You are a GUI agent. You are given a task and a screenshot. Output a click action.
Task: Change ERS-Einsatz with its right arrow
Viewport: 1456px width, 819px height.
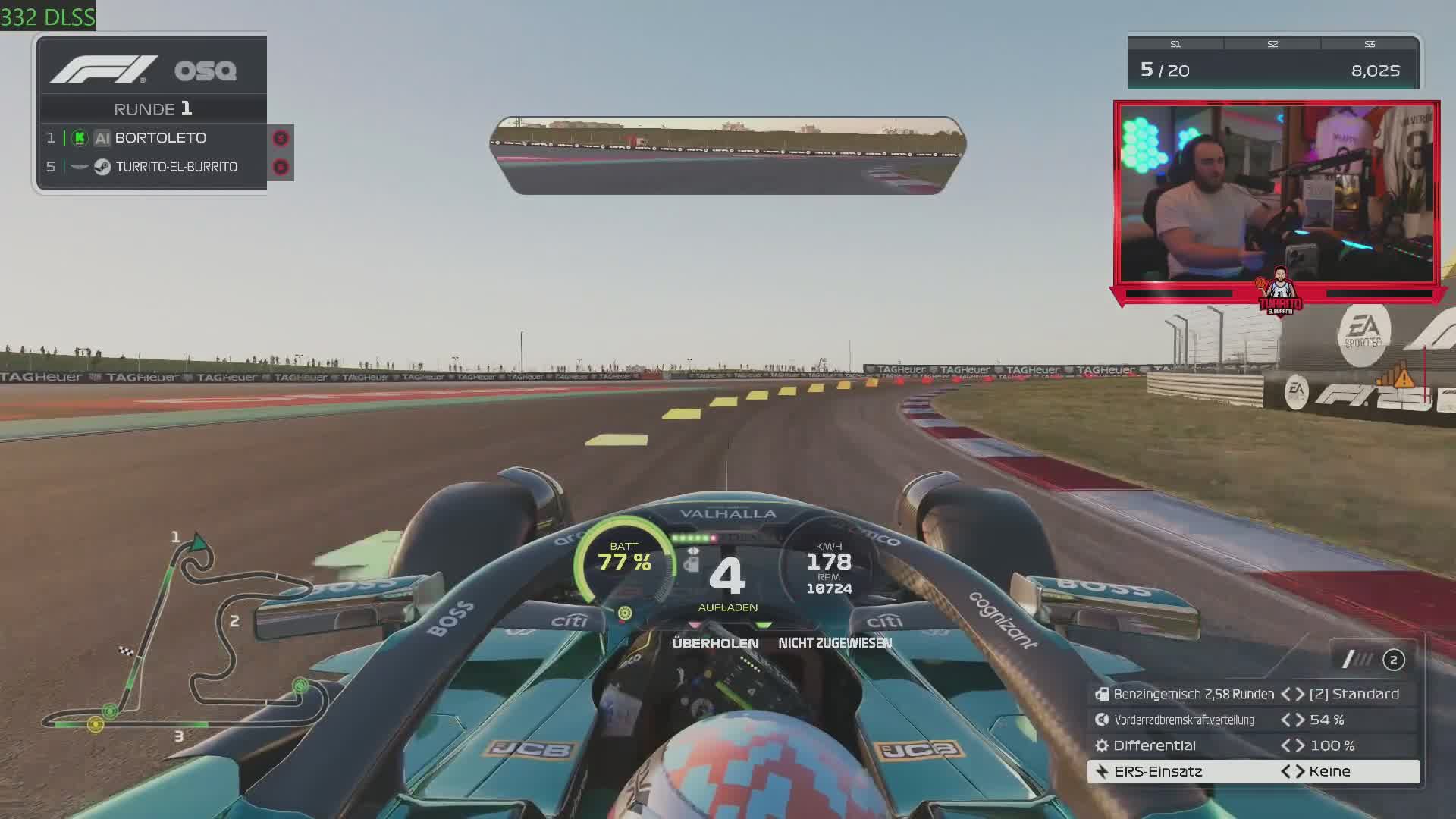1300,772
